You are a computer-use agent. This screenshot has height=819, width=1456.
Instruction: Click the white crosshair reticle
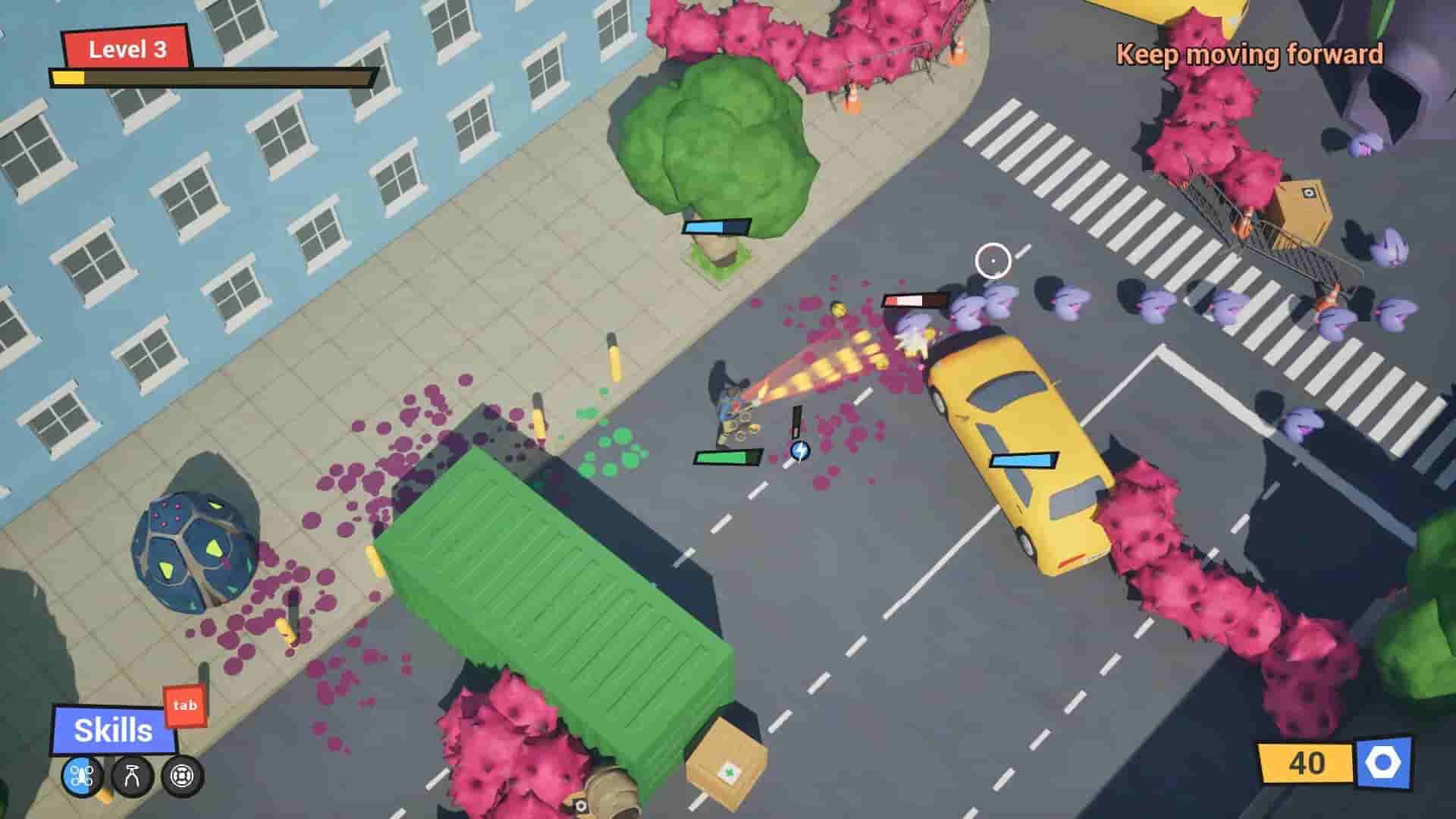pyautogui.click(x=994, y=261)
